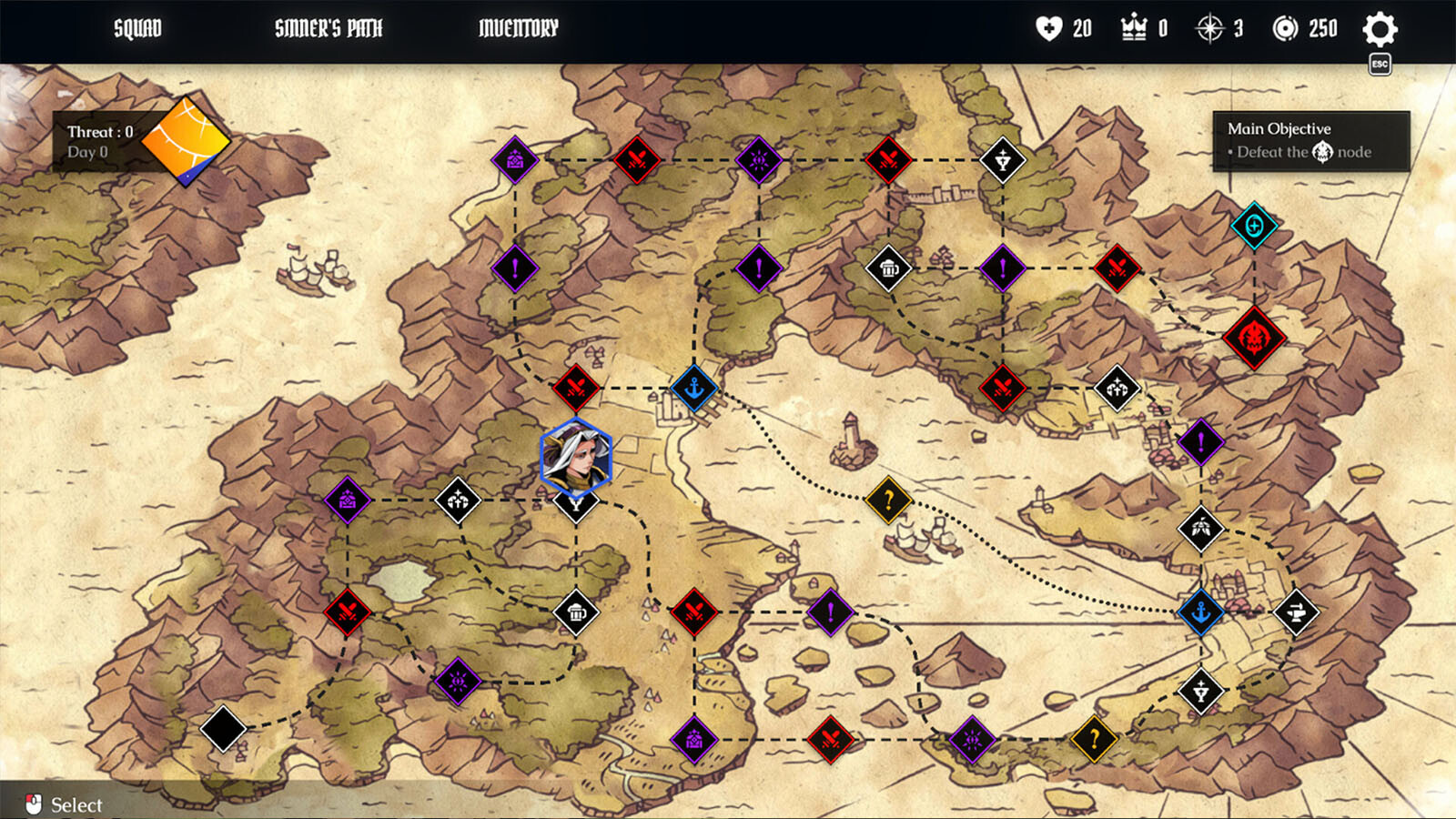The image size is (1456, 819).
Task: Select the blank black diamond node
Action: (x=223, y=728)
